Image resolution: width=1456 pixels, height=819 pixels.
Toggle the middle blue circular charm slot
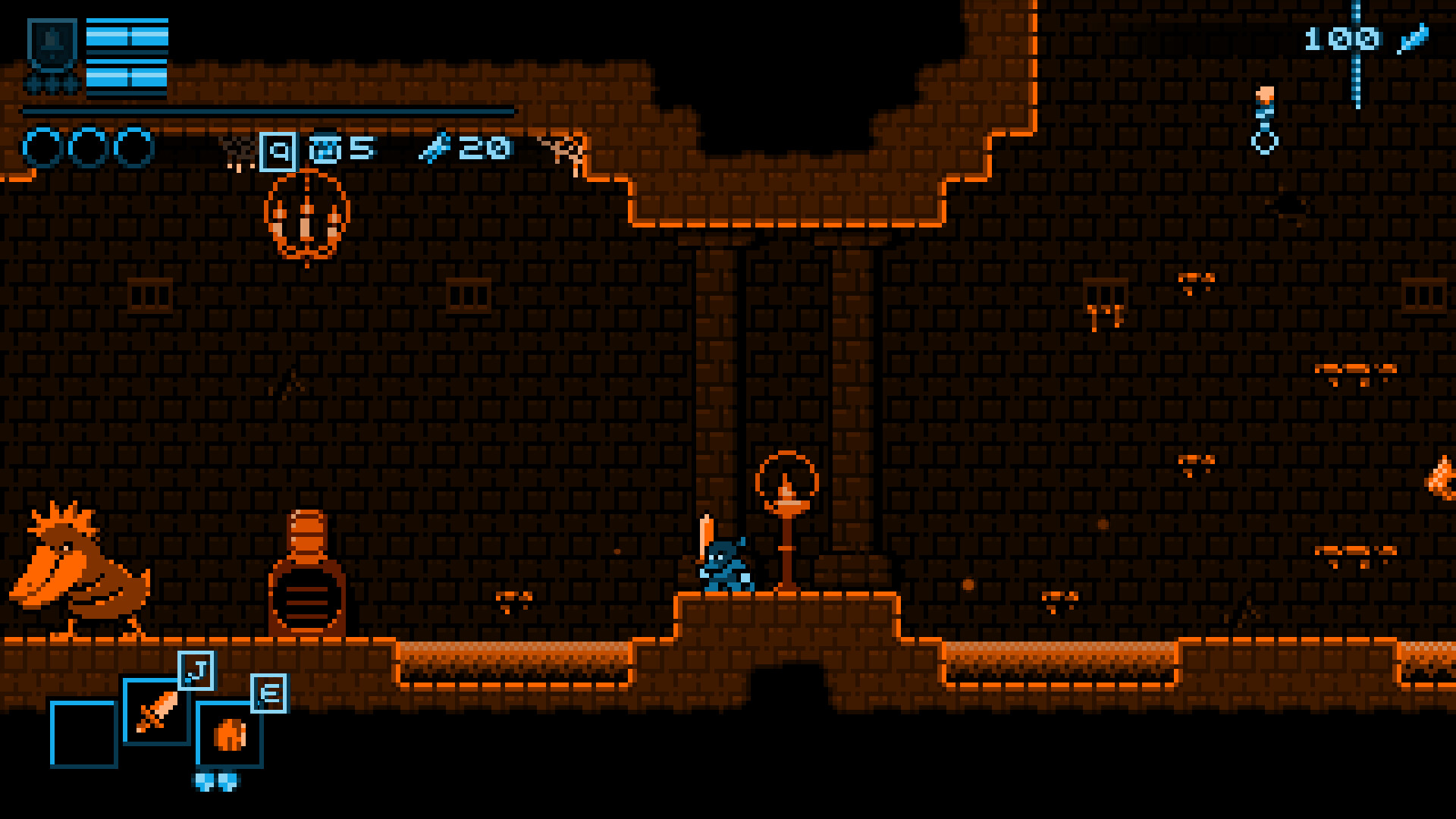[x=86, y=145]
